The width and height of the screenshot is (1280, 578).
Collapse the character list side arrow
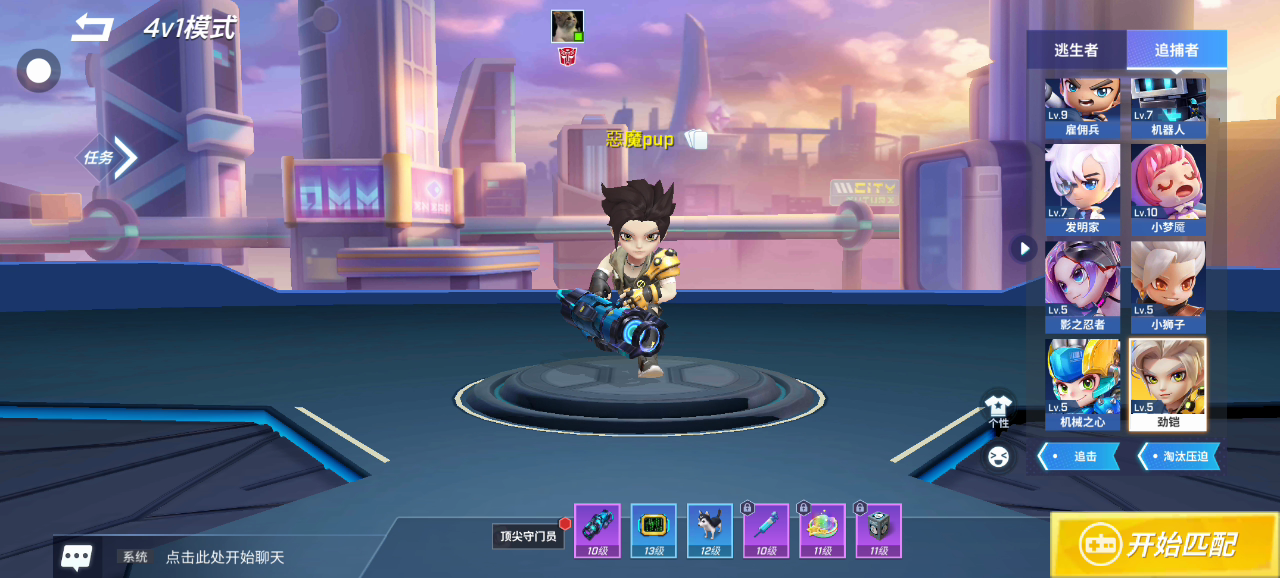coord(1022,248)
